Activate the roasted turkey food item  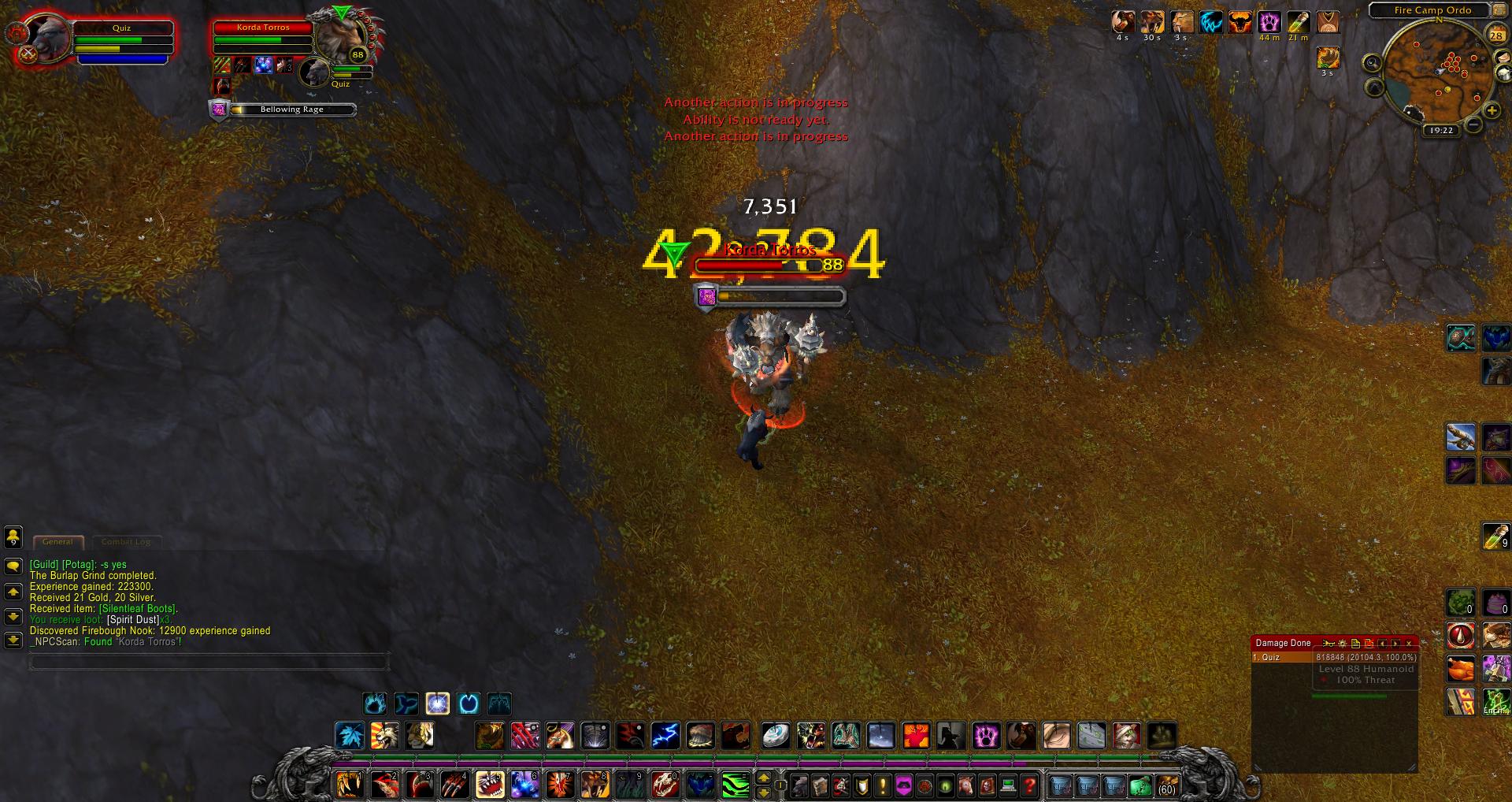(1461, 669)
